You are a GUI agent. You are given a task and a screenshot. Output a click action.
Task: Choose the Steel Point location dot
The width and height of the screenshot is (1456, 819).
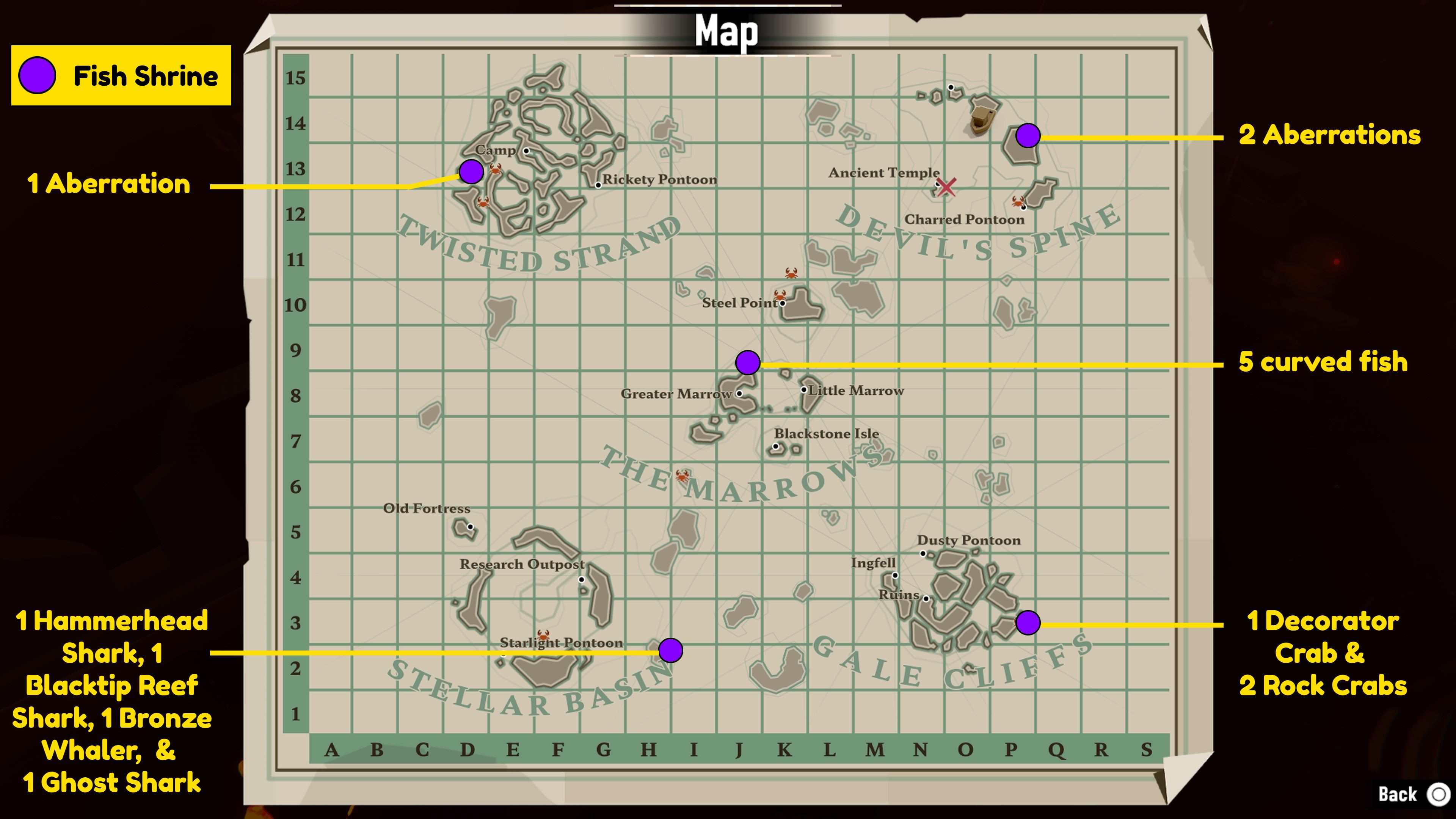pyautogui.click(x=783, y=303)
